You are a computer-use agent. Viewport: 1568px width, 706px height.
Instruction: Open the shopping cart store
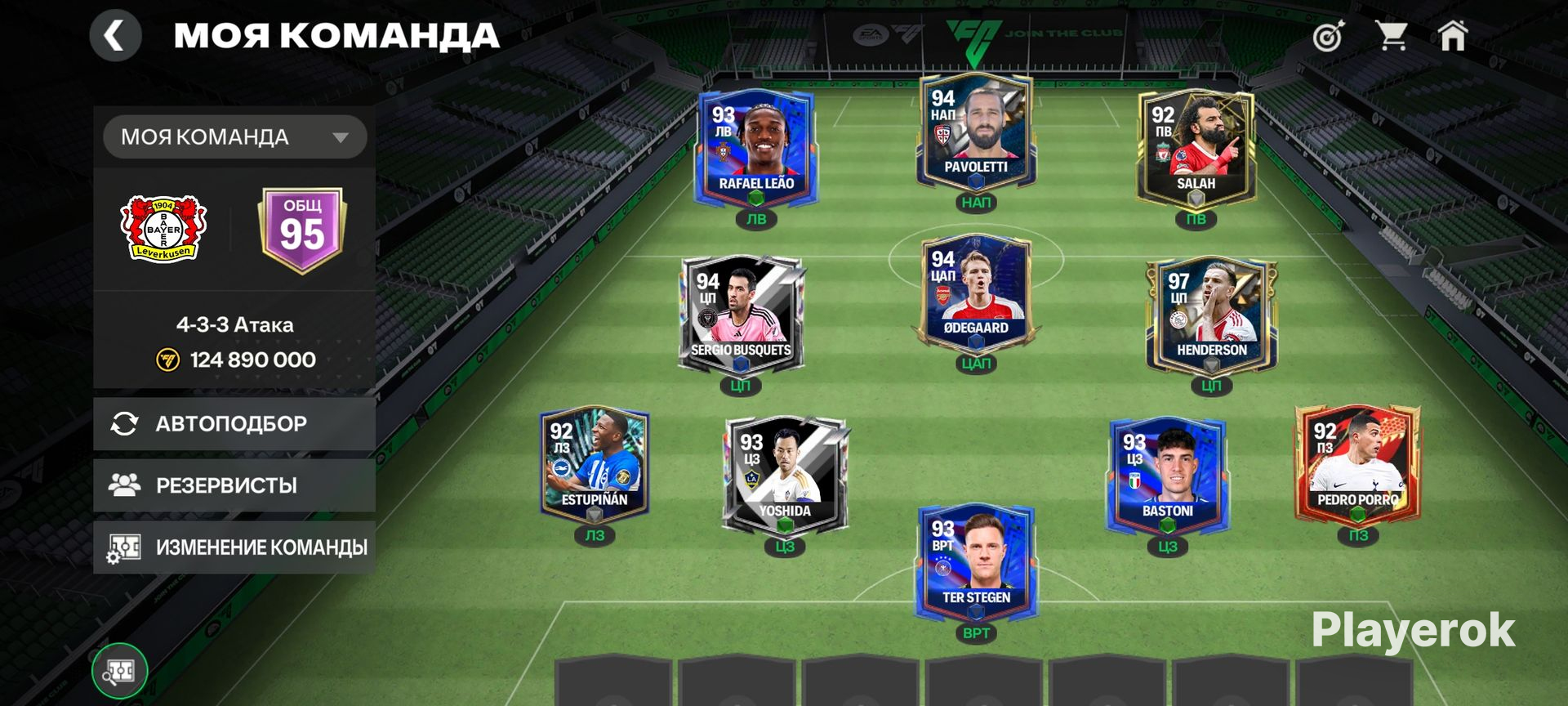coord(1391,37)
